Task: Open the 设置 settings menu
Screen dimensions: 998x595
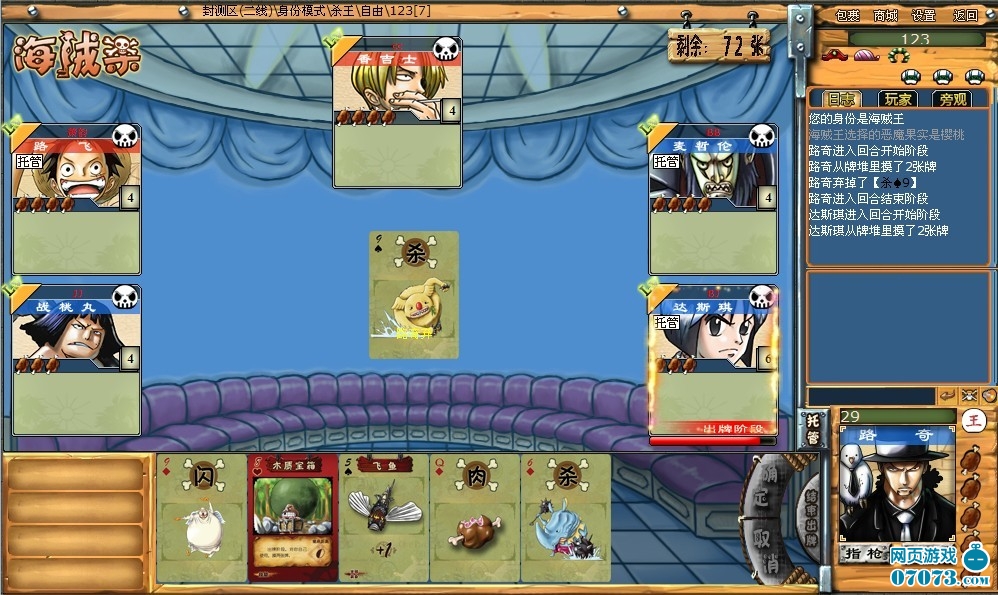Action: [924, 15]
